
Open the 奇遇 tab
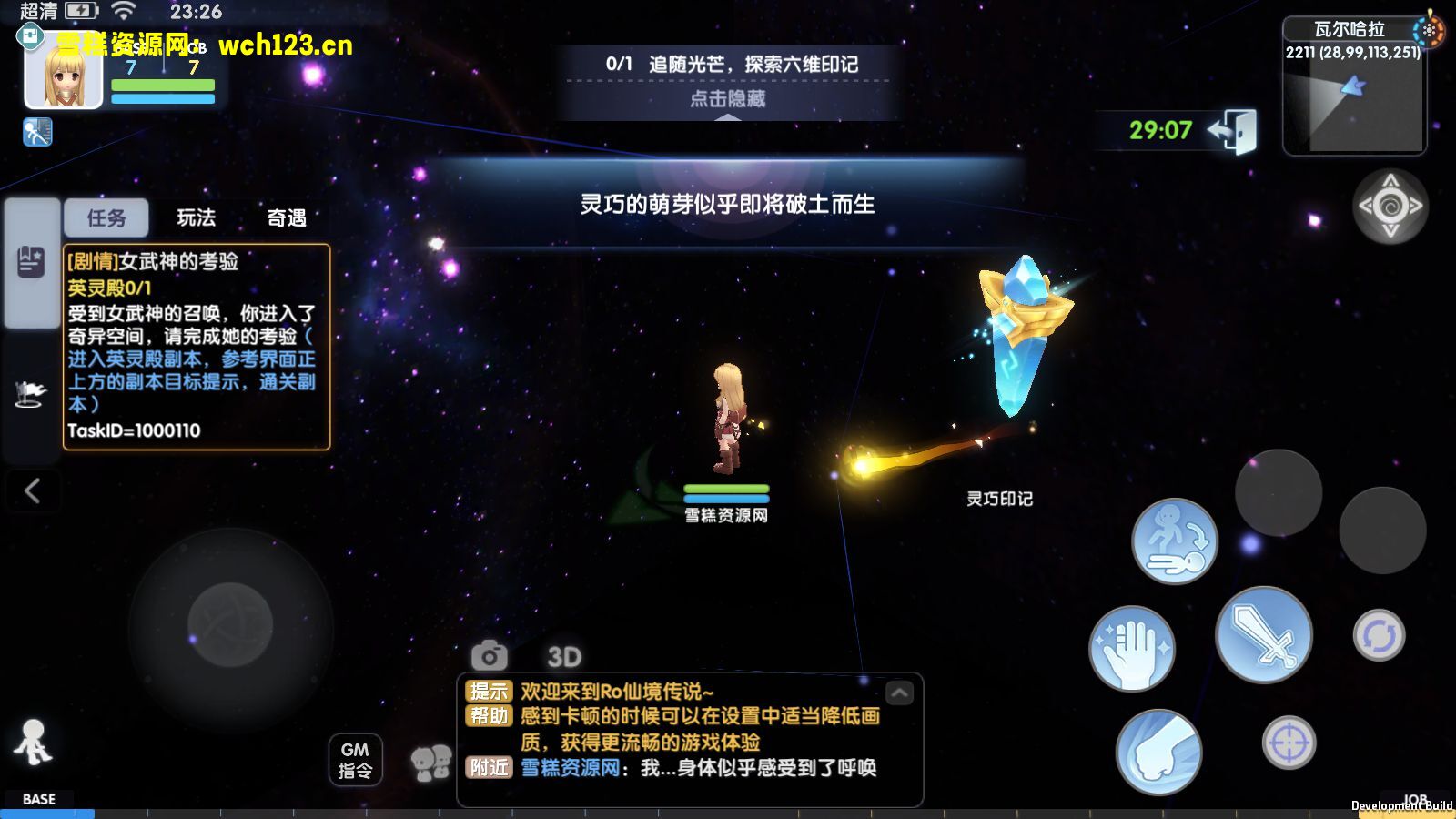(x=287, y=218)
